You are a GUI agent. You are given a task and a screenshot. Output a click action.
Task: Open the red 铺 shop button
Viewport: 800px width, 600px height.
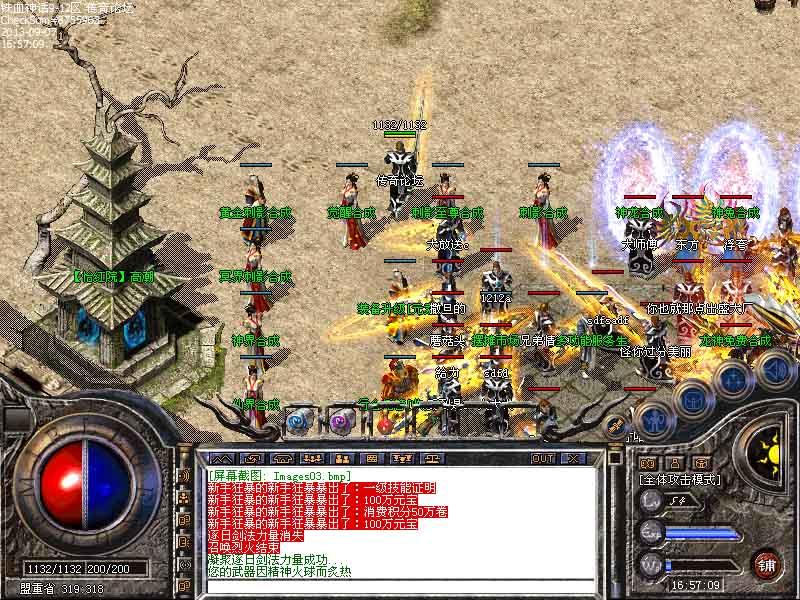tap(767, 563)
